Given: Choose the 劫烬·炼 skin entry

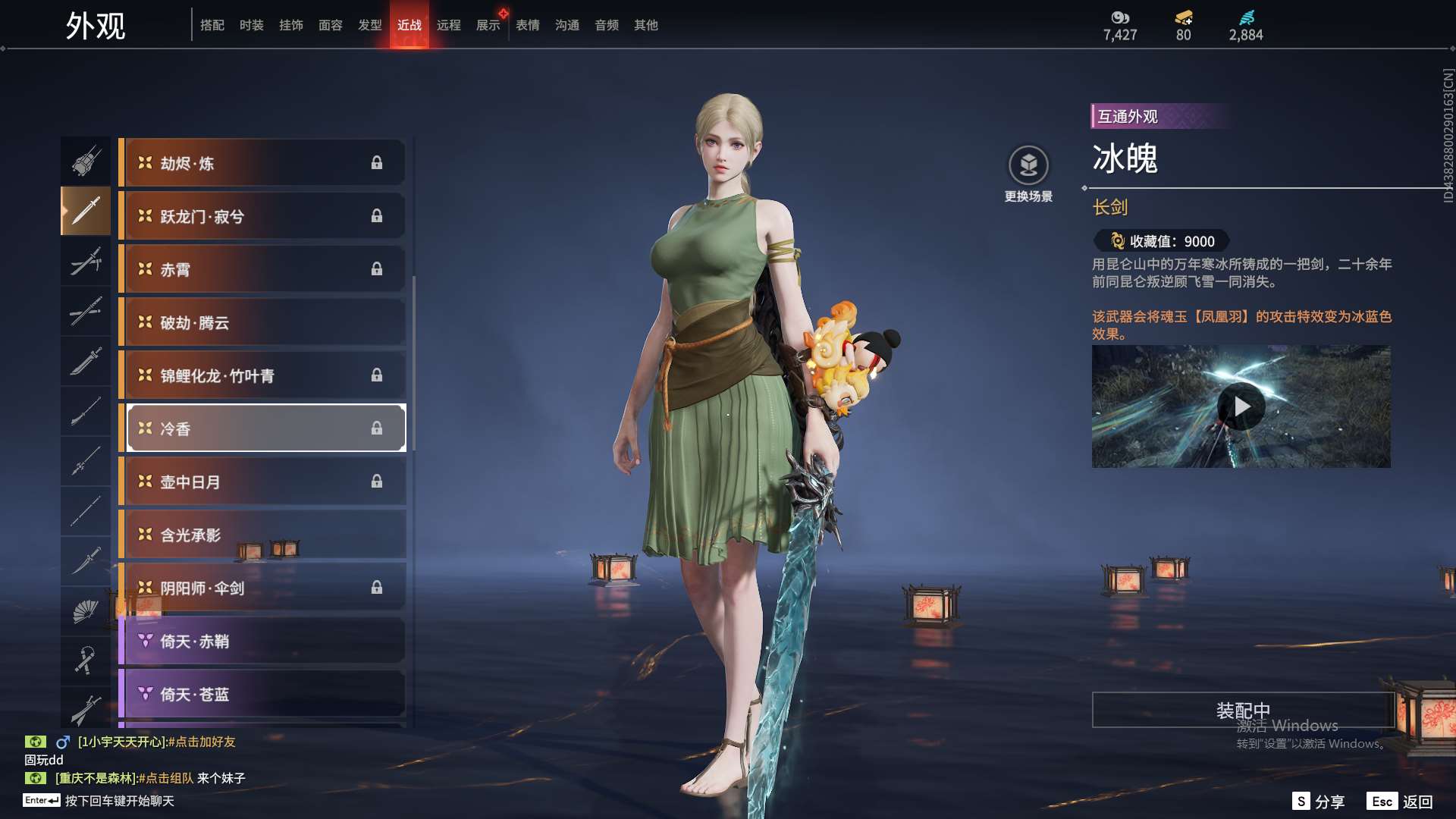Looking at the screenshot, I should click(262, 163).
